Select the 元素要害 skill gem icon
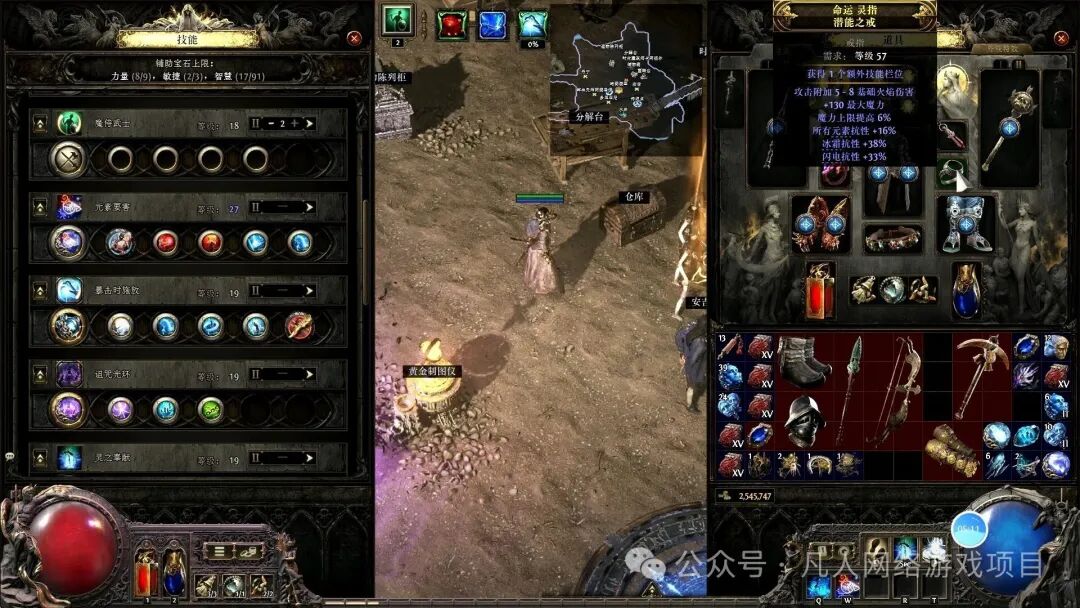The image size is (1080, 608). pos(69,207)
